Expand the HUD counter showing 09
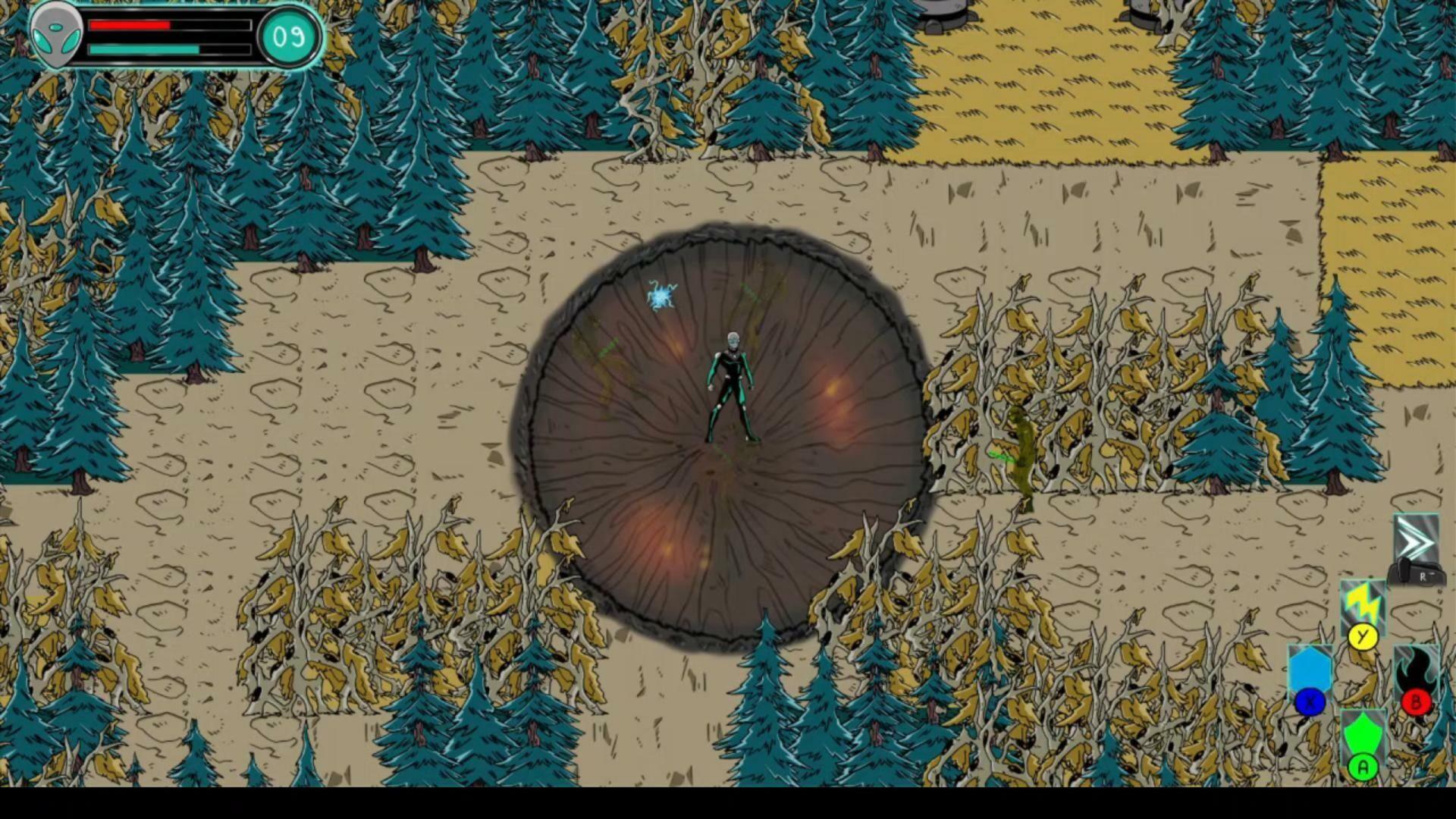Screen dimensions: 1456x819 [290, 34]
